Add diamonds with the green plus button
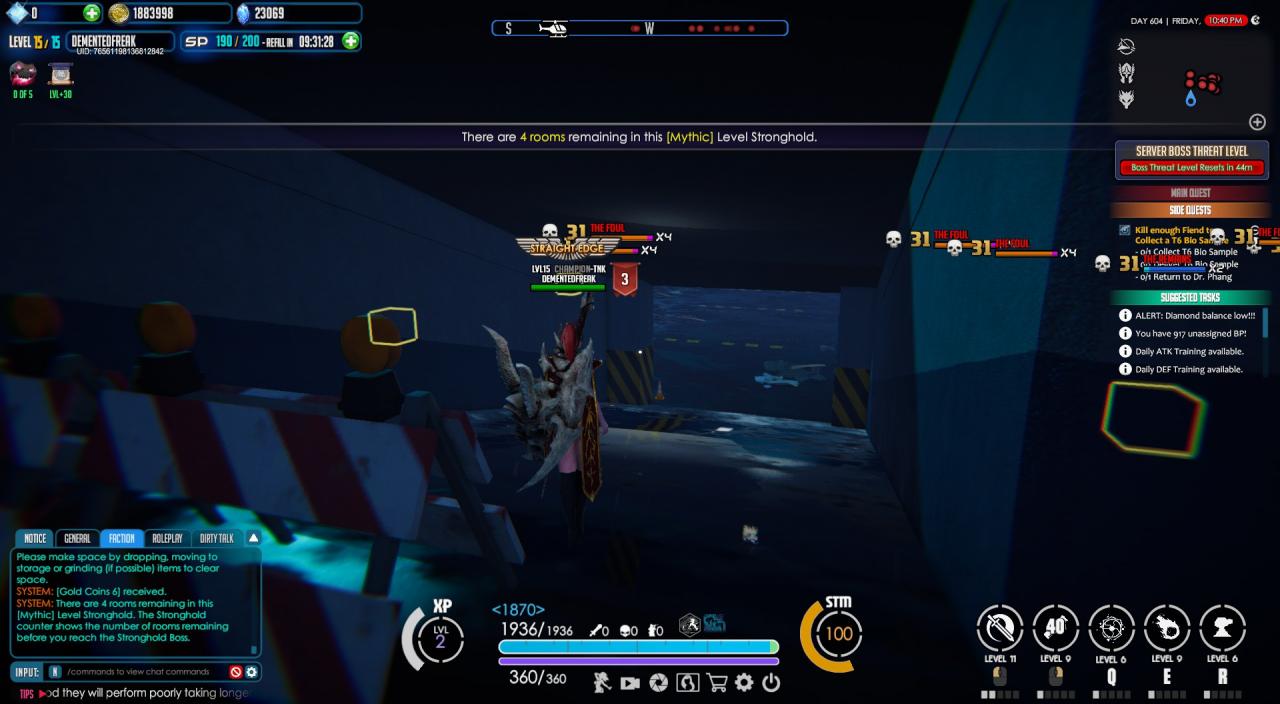This screenshot has height=704, width=1280. click(91, 13)
